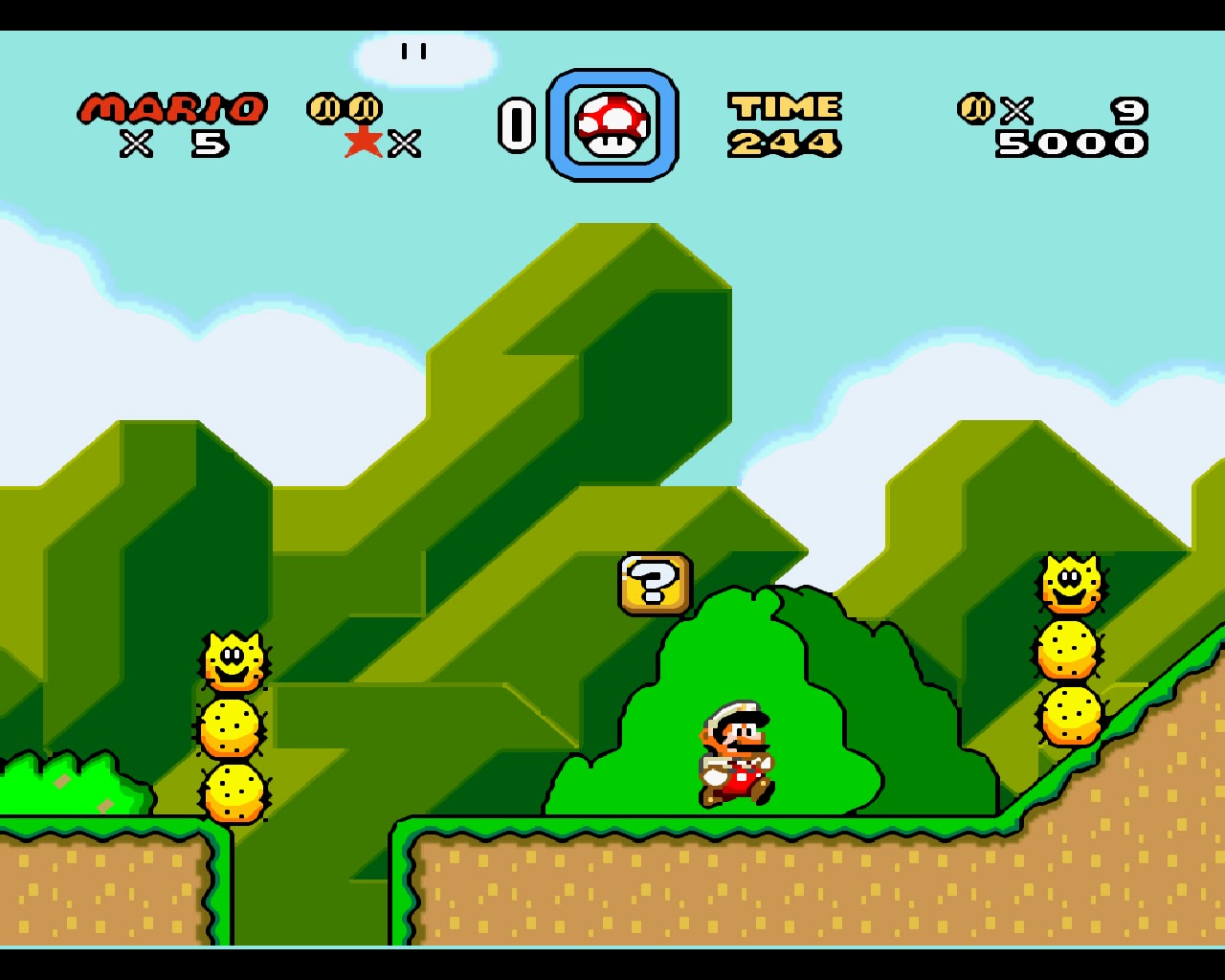The height and width of the screenshot is (980, 1225).
Task: Select the TIME label in the HUD
Action: point(785,105)
